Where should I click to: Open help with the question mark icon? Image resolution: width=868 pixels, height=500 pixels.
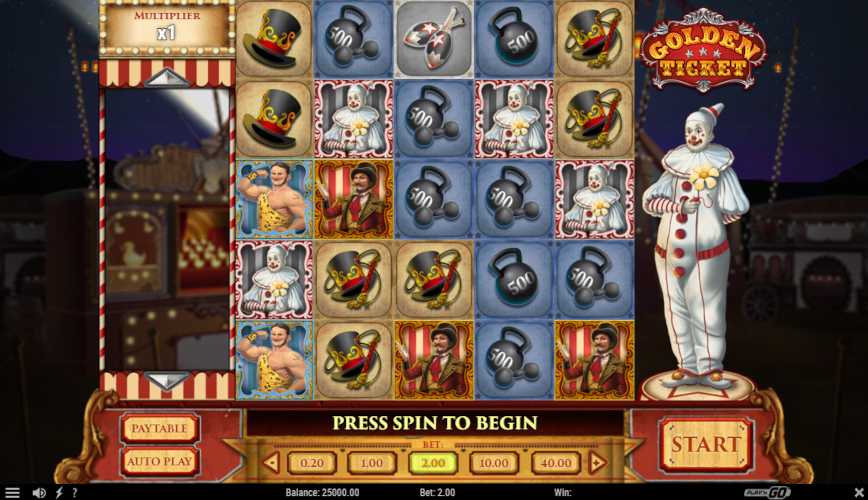pos(75,492)
